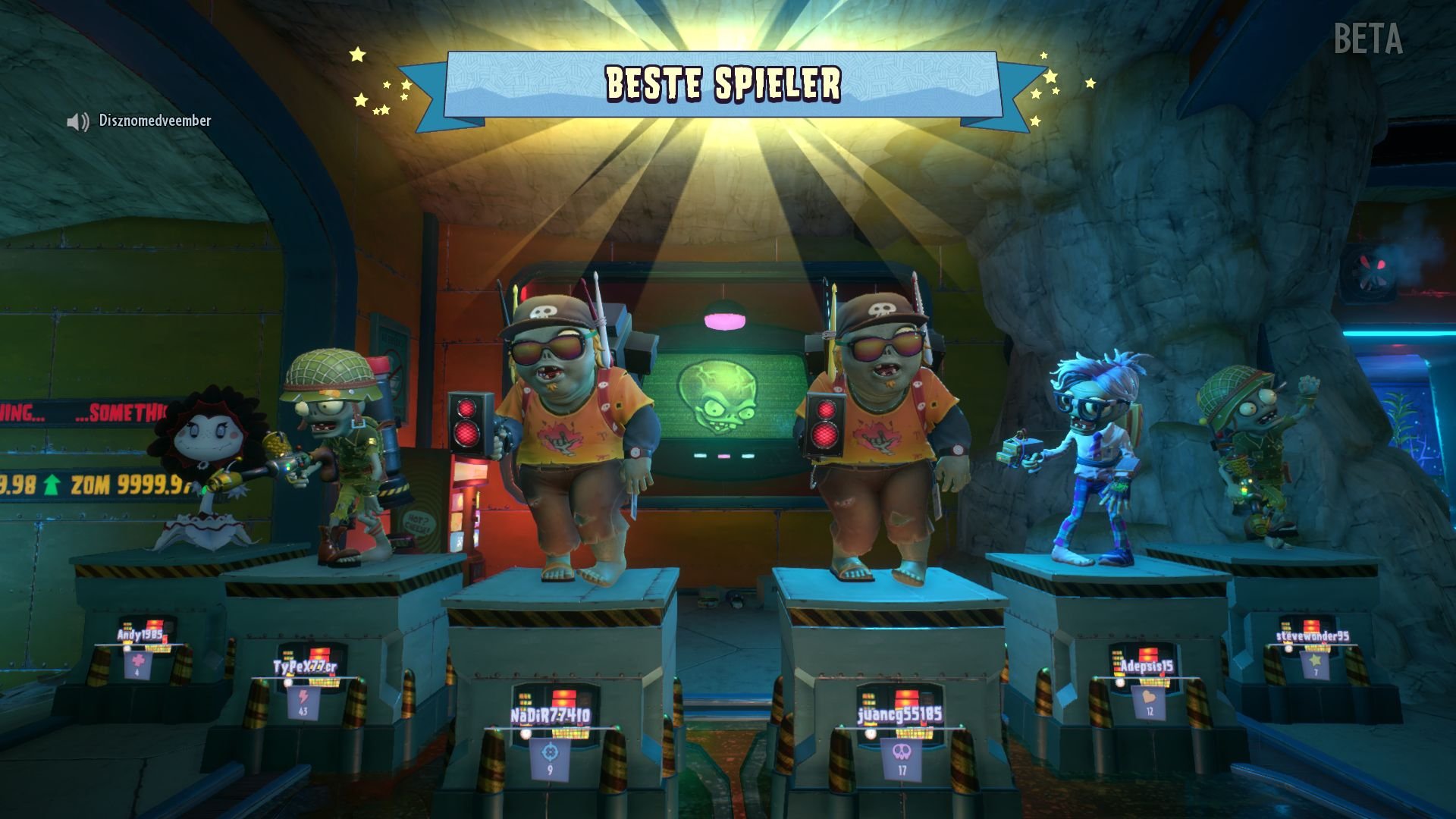Viewport: 1456px width, 819px height.
Task: Click the purple skull kills icon showing 17
Action: pos(902,752)
